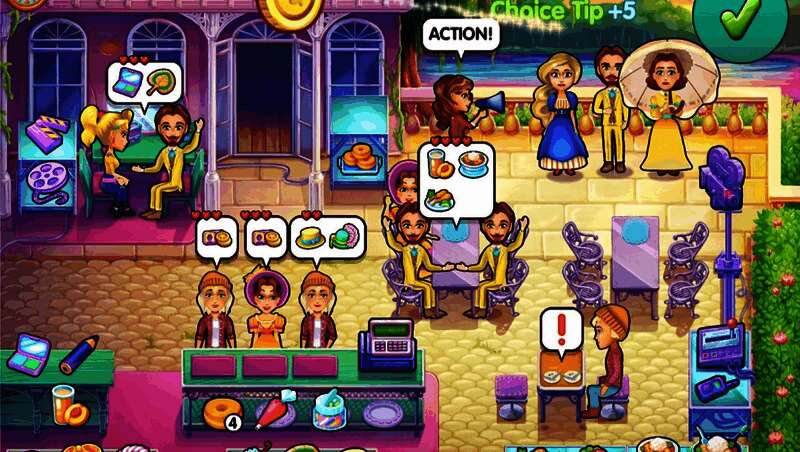Take donuts from the display stand
This screenshot has height=452, width=800.
click(x=358, y=156)
